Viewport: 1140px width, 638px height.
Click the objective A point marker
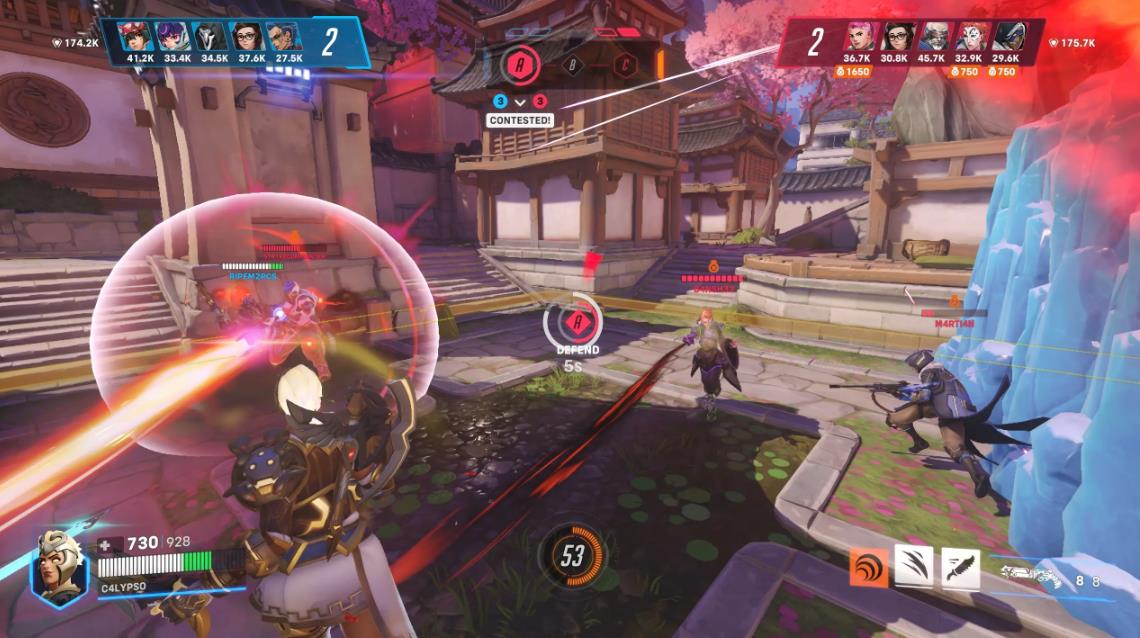click(518, 65)
